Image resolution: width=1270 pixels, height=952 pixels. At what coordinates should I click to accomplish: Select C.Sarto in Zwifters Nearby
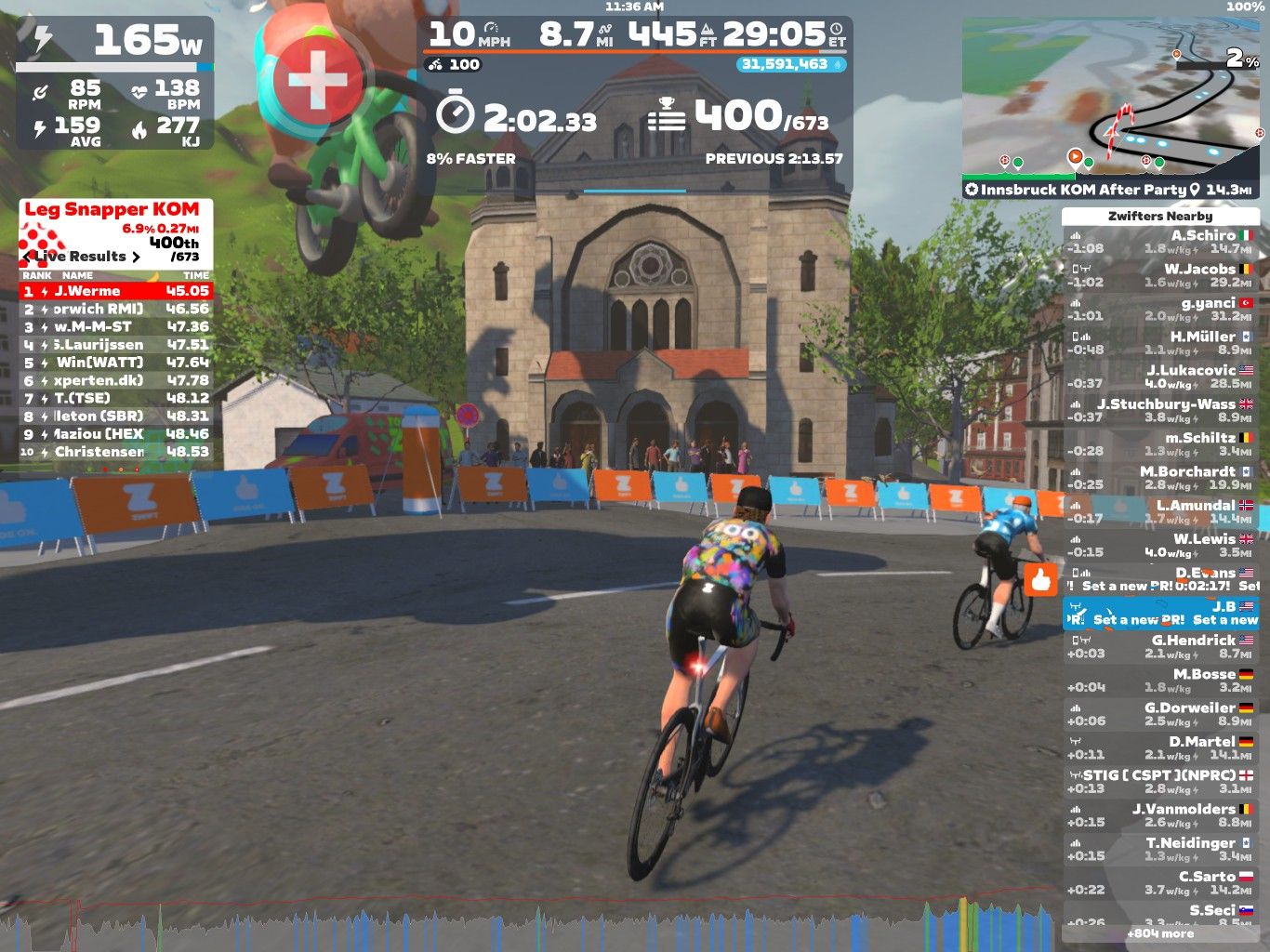pos(1160,883)
